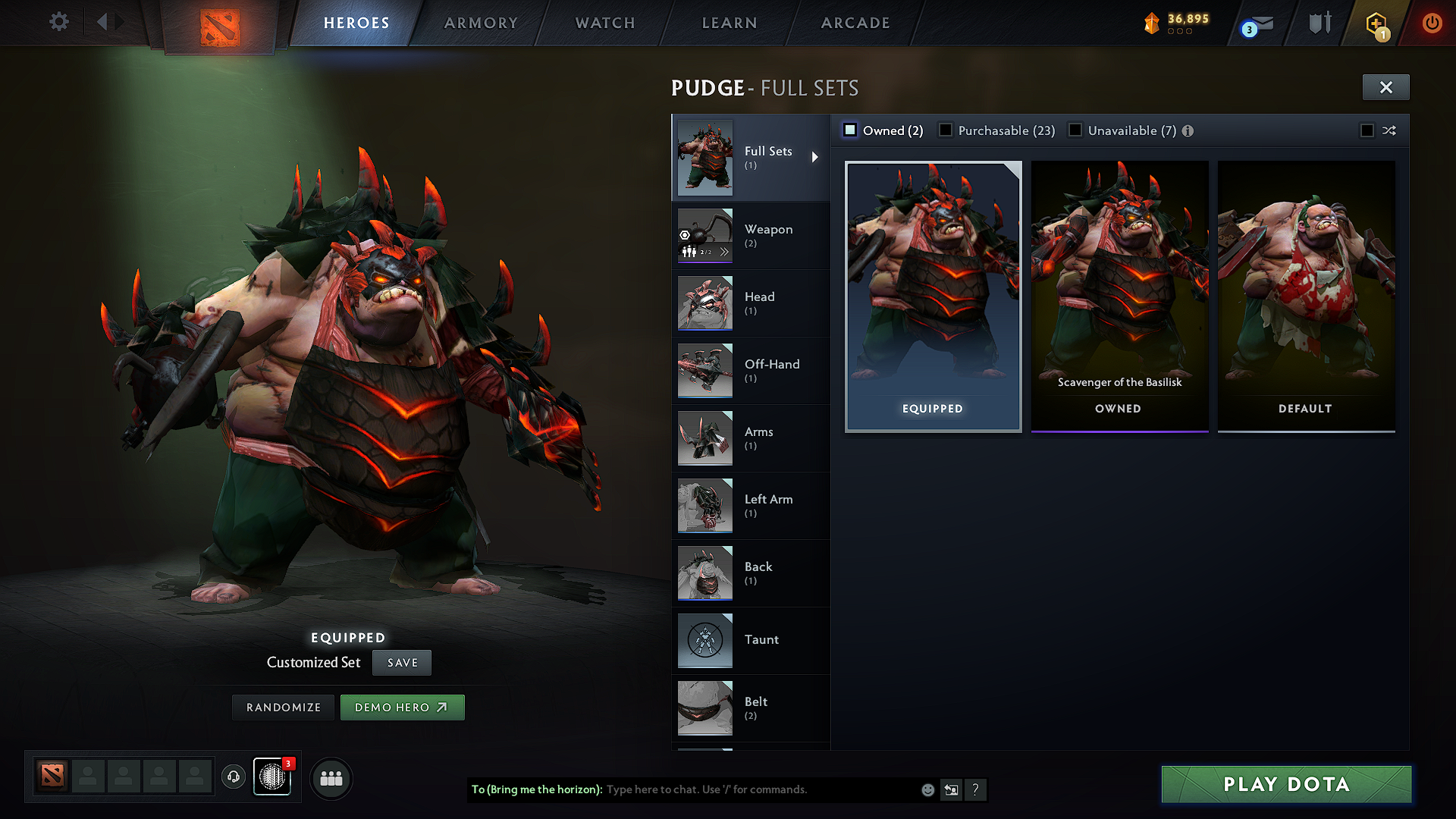Image resolution: width=1456 pixels, height=819 pixels.
Task: Click the Dota Plus hexagon icon
Action: click(1375, 23)
